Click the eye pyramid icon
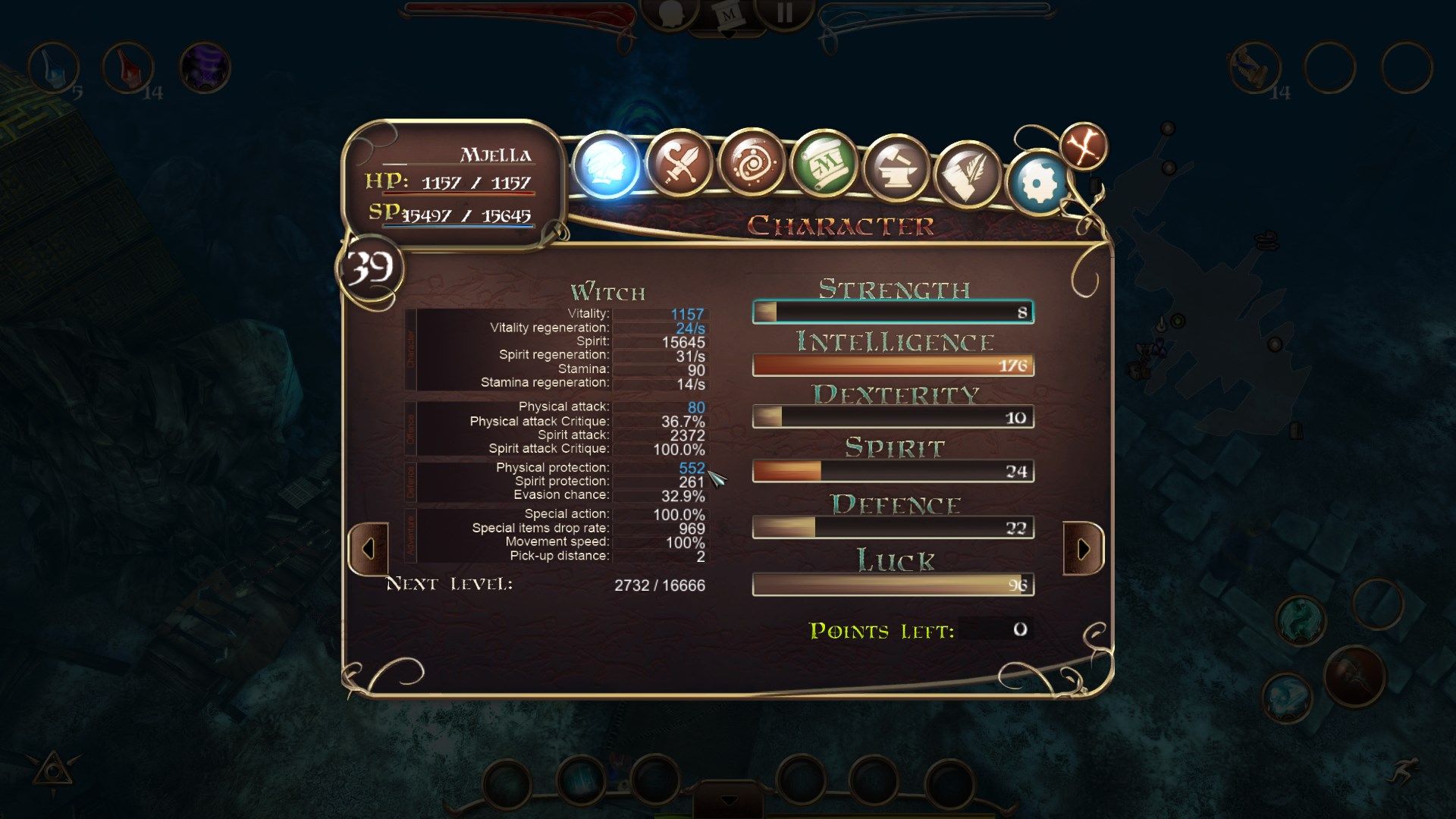Screen dimensions: 1456x819 coord(52,772)
